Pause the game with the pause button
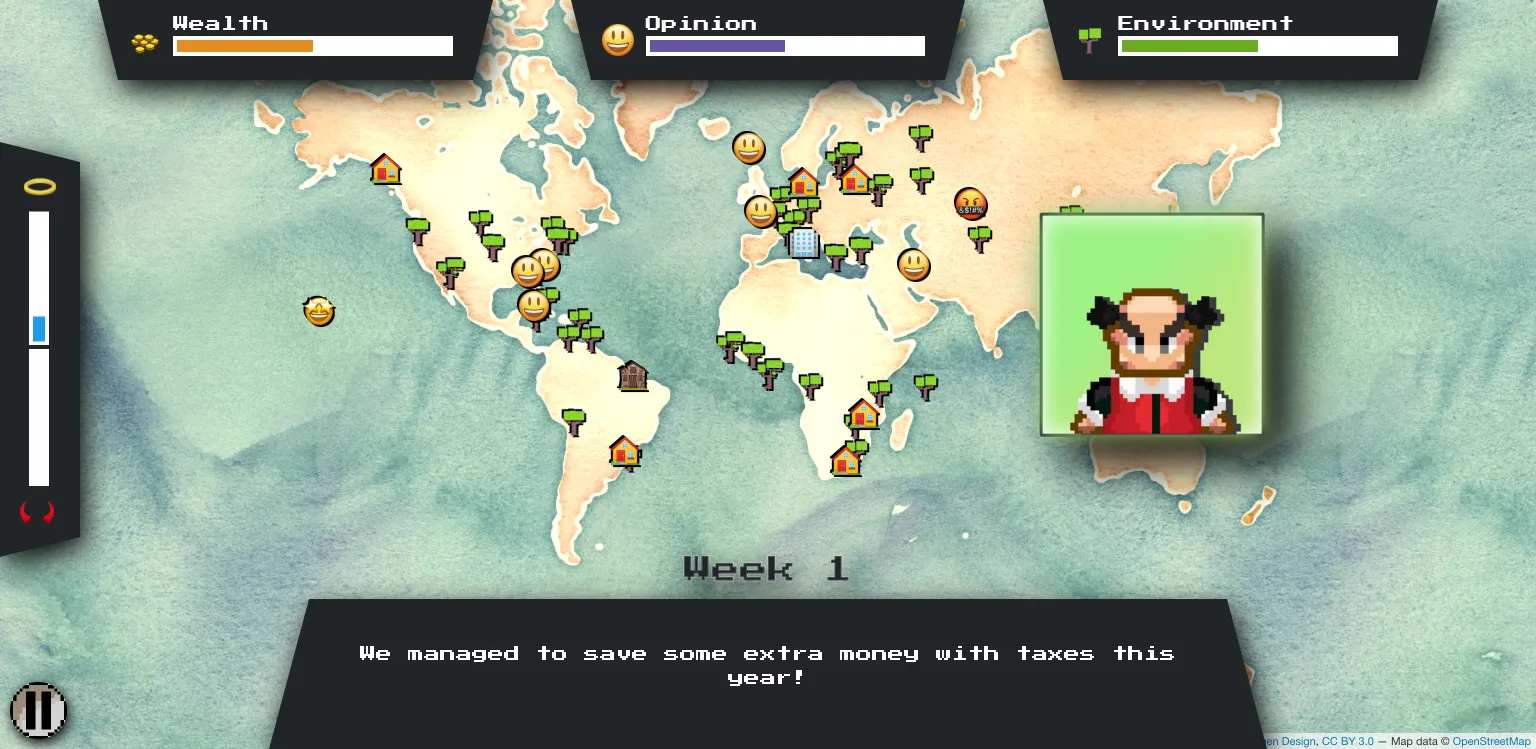The image size is (1536, 749). coord(39,709)
